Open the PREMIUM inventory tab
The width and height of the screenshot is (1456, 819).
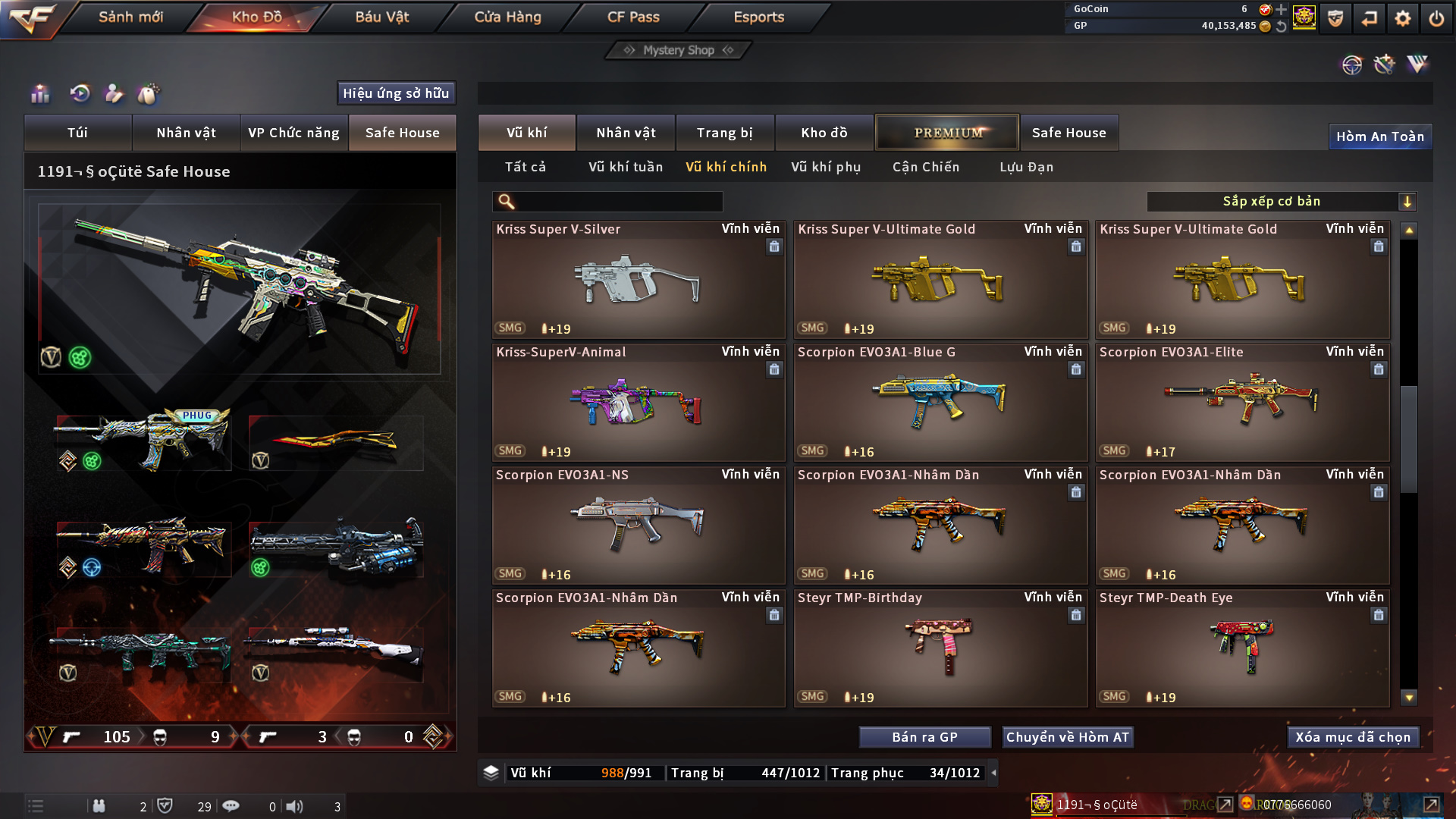(947, 133)
